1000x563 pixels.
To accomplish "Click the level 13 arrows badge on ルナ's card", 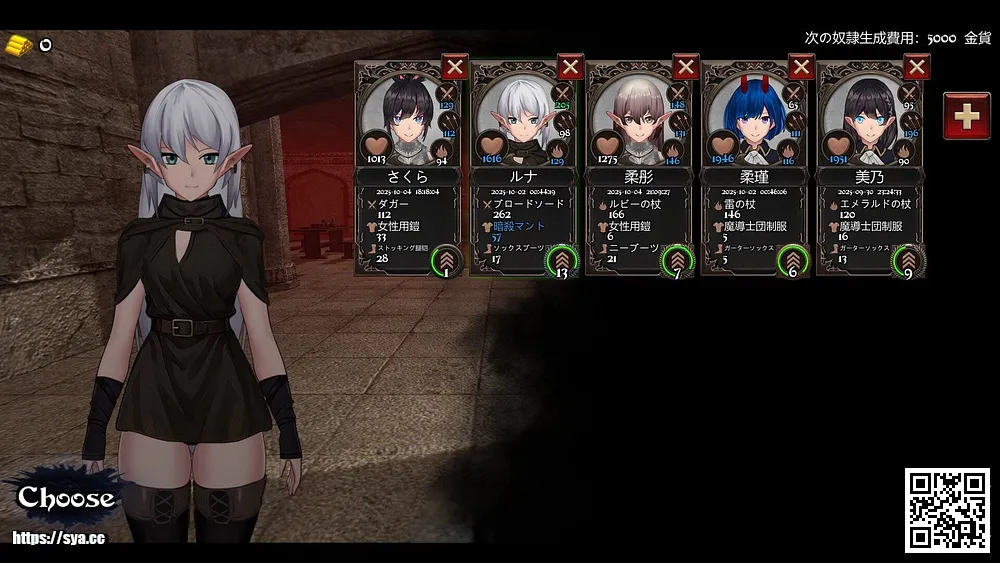I will point(561,261).
